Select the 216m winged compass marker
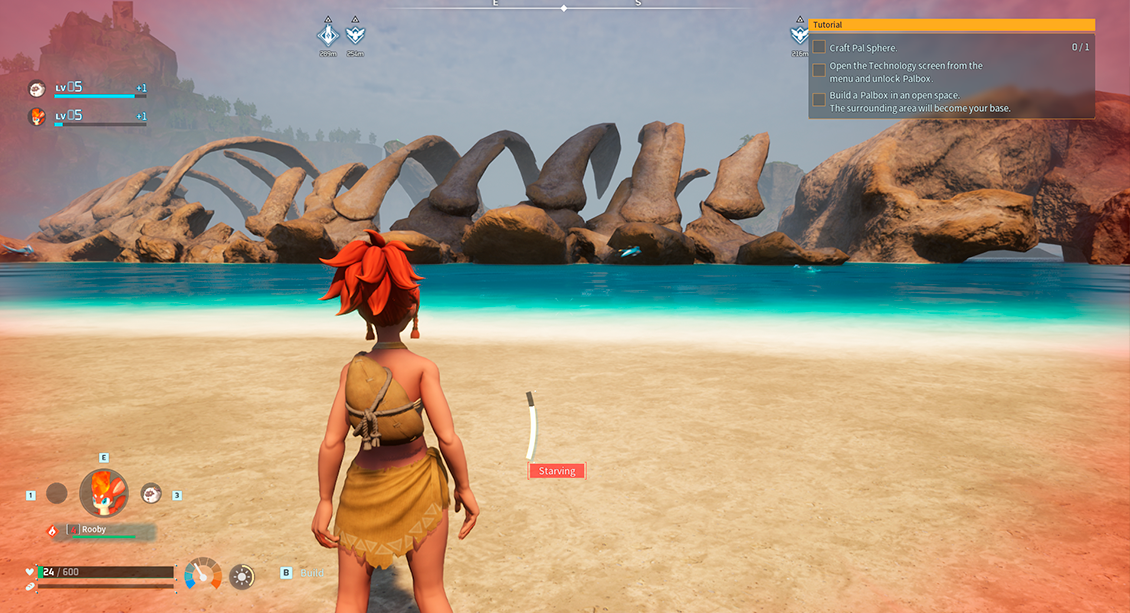The height and width of the screenshot is (613, 1130). coord(799,35)
